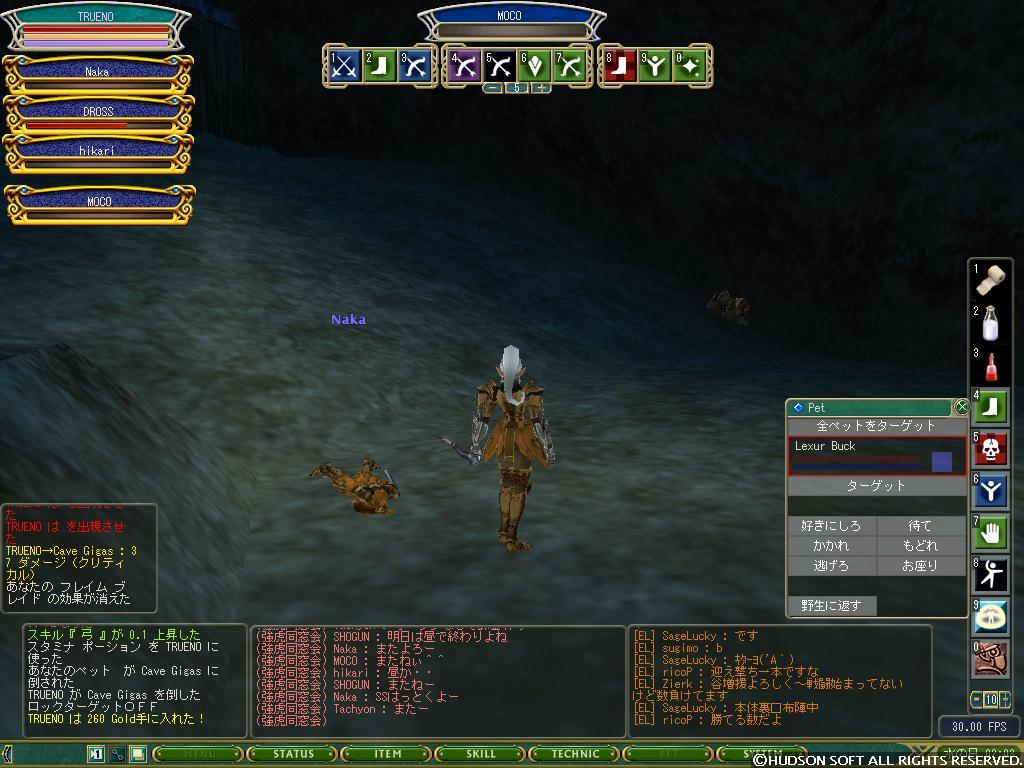Issue the かかれ attack command

831,546
